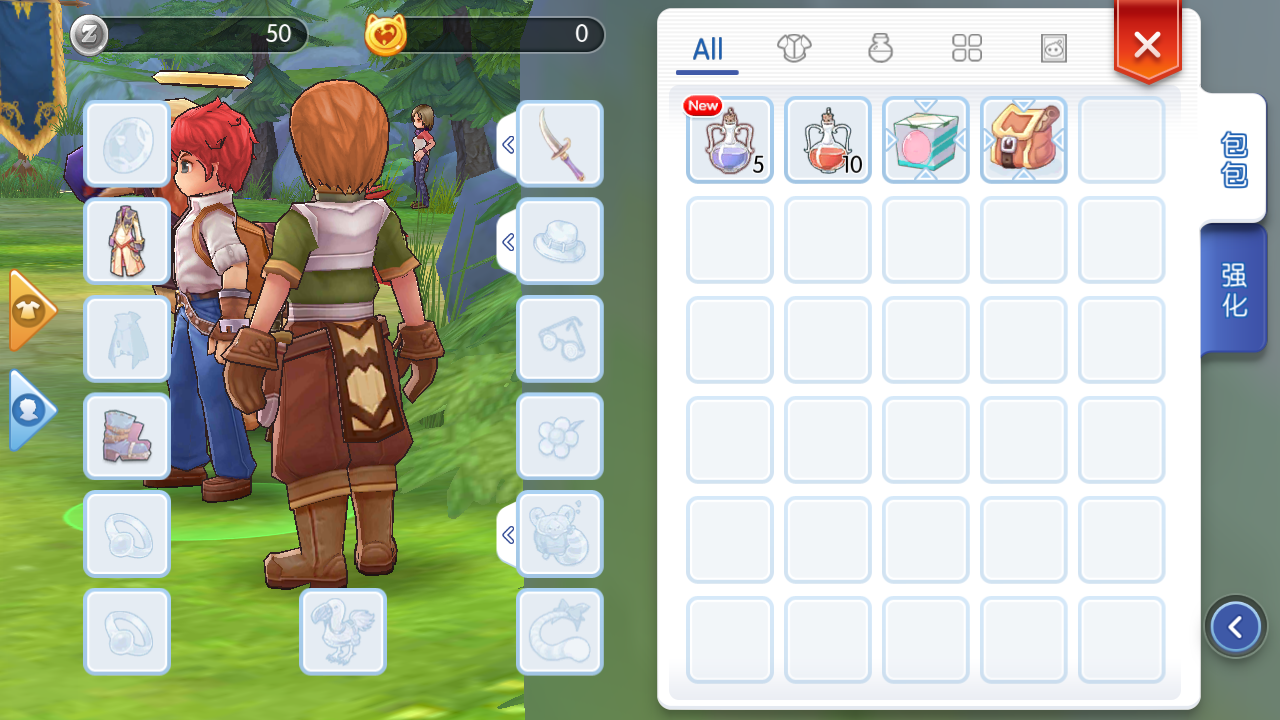Click the blue profile head arrow tab
The height and width of the screenshot is (720, 1280).
click(x=30, y=410)
